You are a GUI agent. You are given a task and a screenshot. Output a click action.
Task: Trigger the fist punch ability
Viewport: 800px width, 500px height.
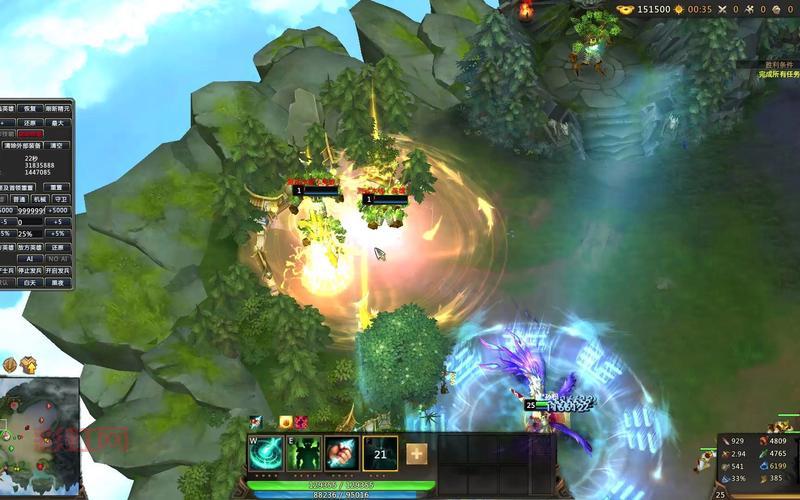coord(341,454)
